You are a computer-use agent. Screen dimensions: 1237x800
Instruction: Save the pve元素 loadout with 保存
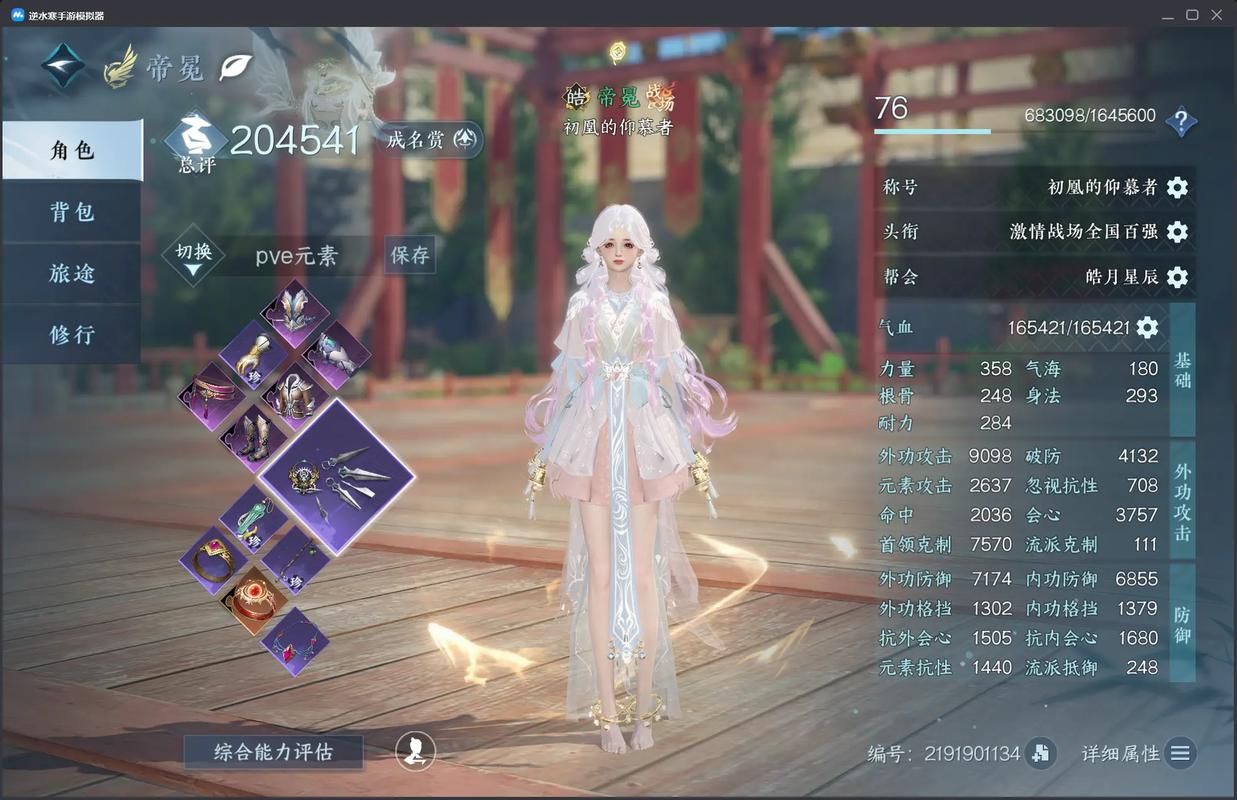click(x=410, y=255)
